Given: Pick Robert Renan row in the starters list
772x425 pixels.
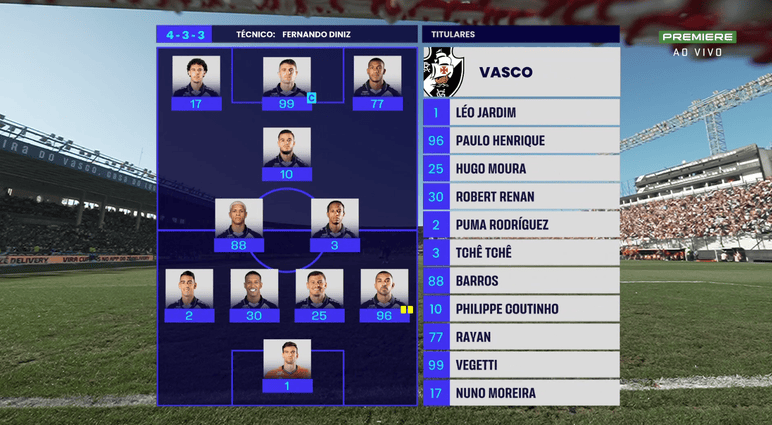Looking at the screenshot, I should [x=520, y=197].
